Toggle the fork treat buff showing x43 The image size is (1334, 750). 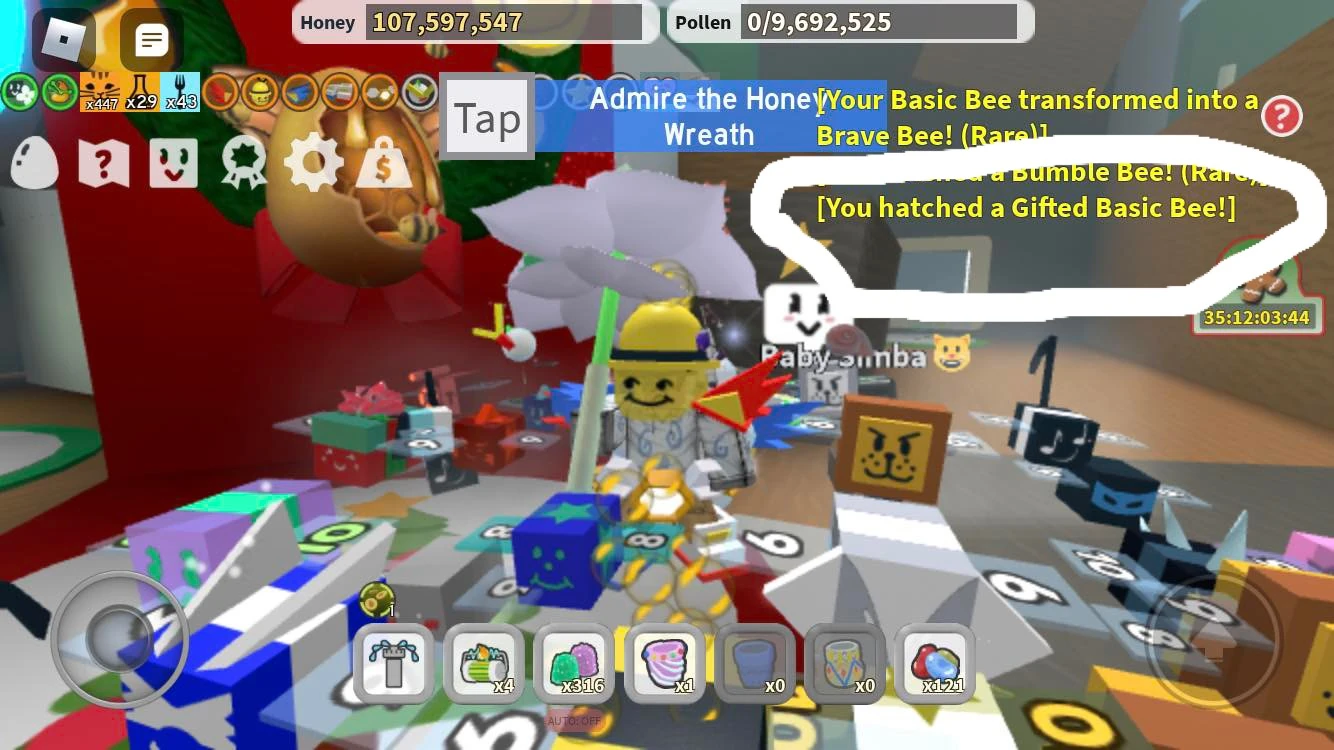click(181, 90)
